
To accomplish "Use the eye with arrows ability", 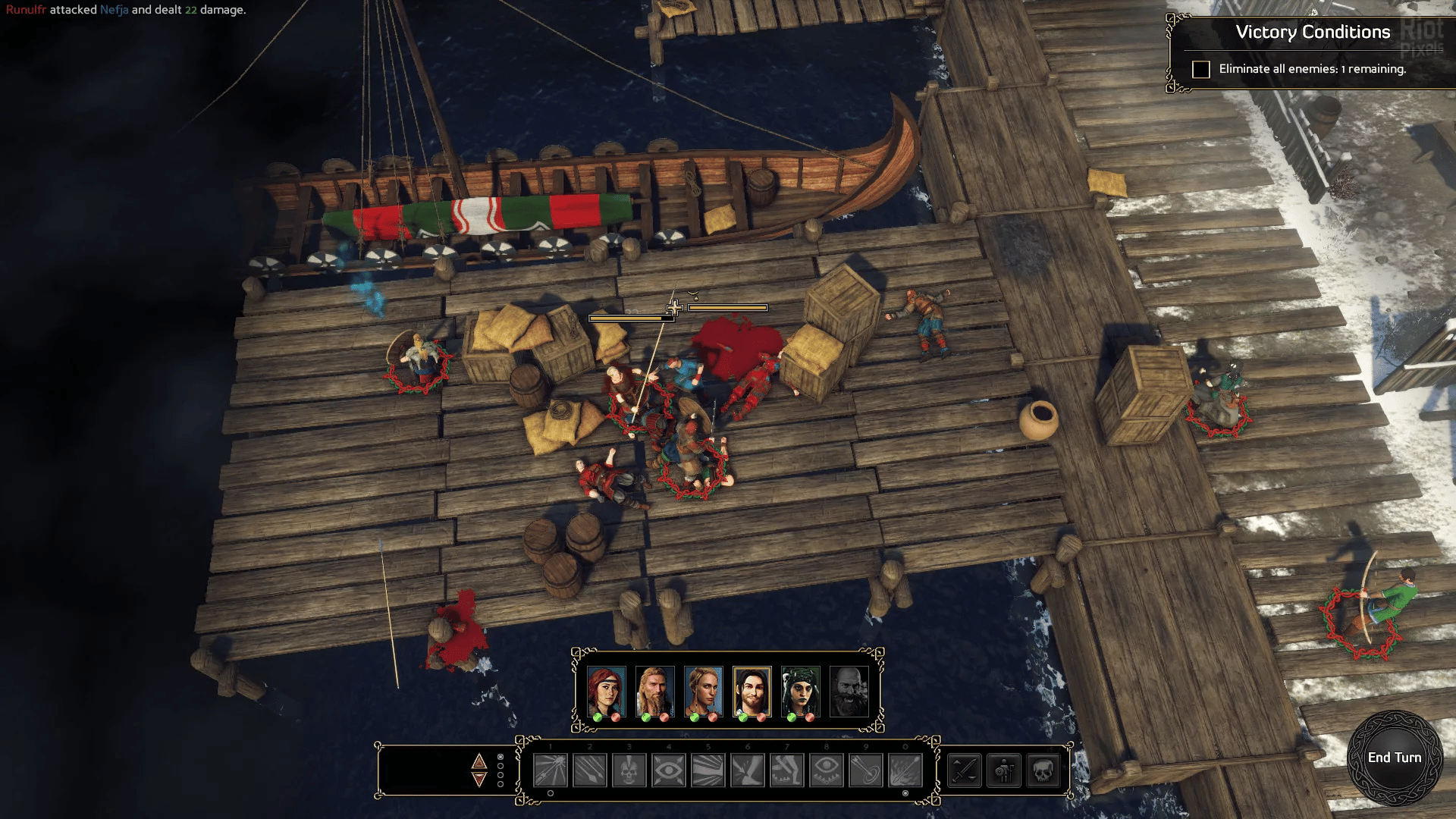I will click(x=669, y=771).
